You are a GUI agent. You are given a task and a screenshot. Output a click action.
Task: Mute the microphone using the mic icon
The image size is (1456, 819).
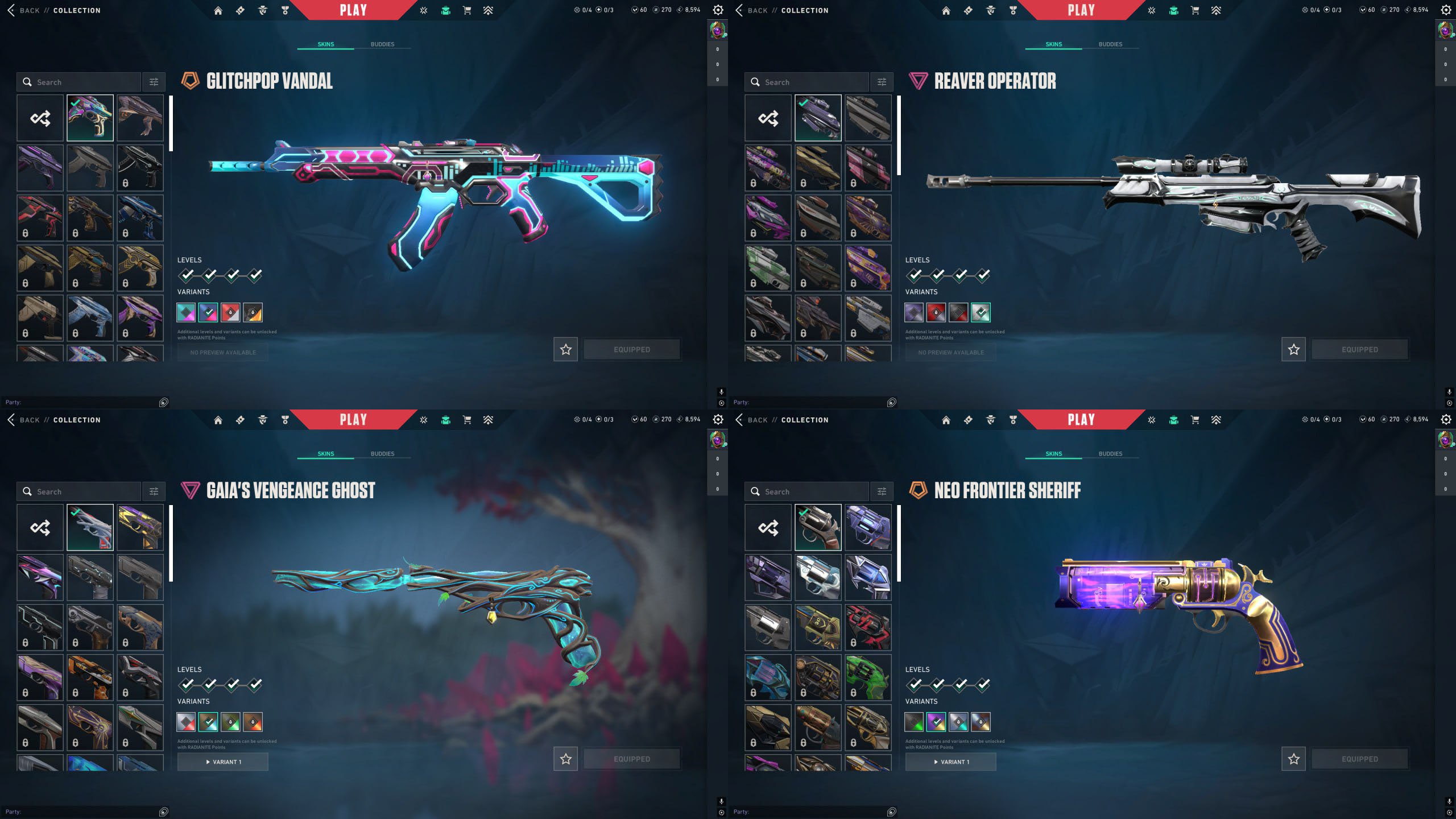click(721, 392)
